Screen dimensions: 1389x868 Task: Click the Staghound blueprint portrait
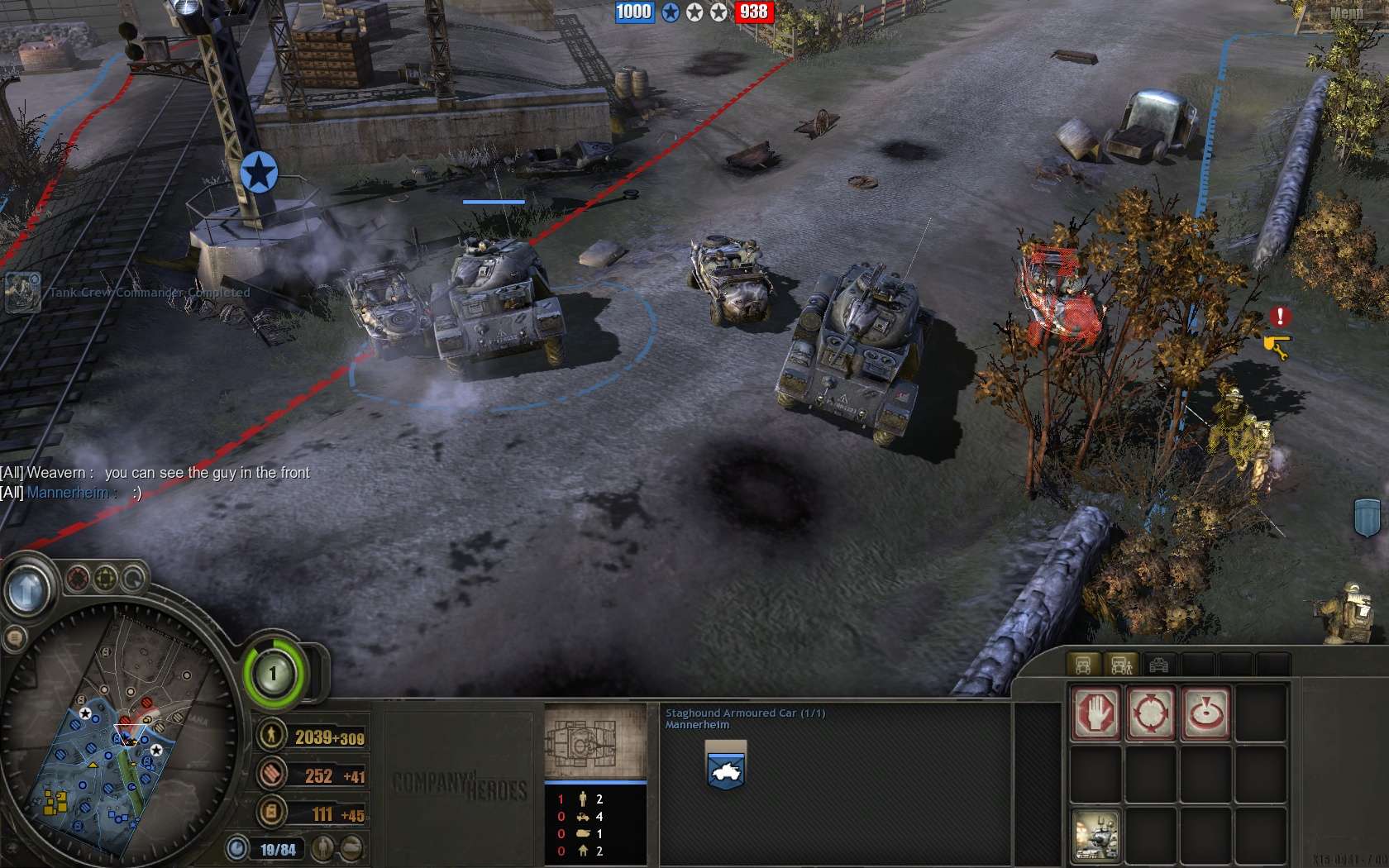594,741
